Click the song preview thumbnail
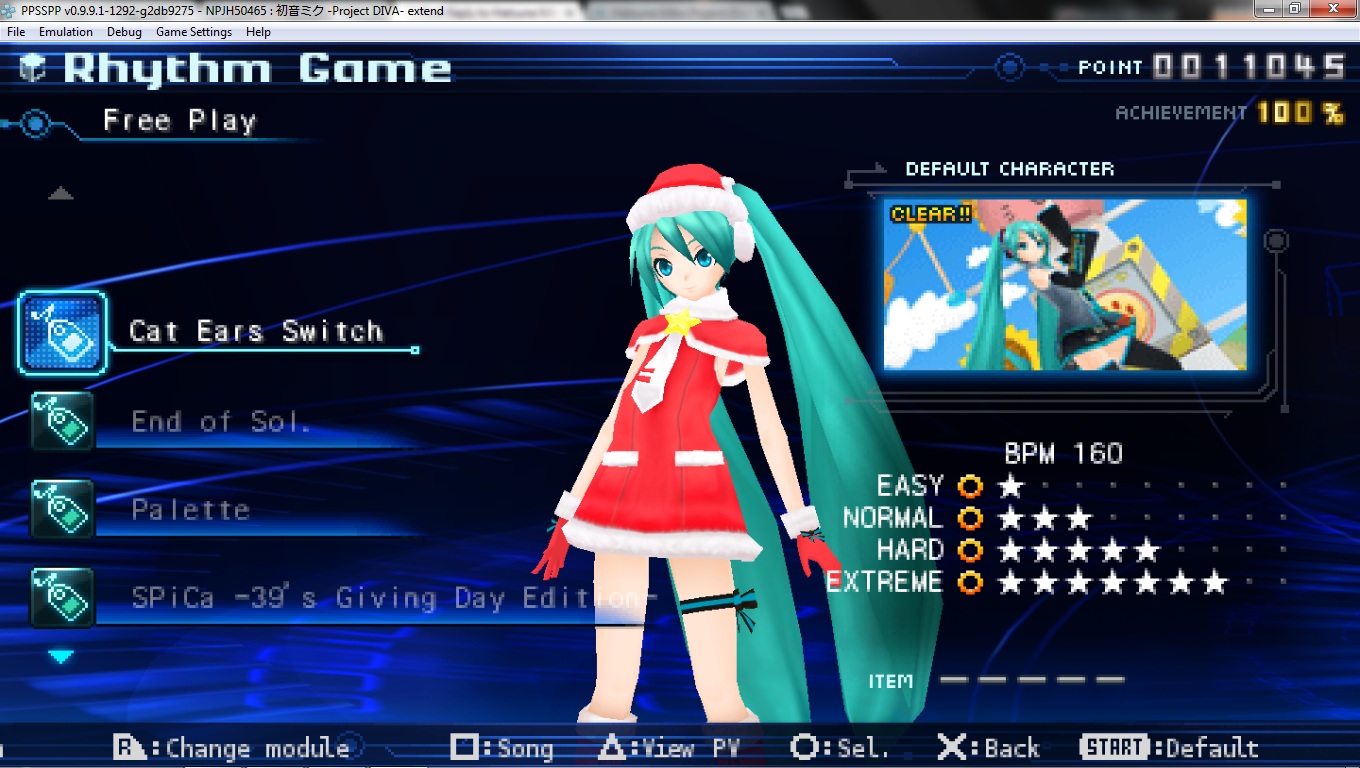Image resolution: width=1360 pixels, height=768 pixels. [1065, 284]
